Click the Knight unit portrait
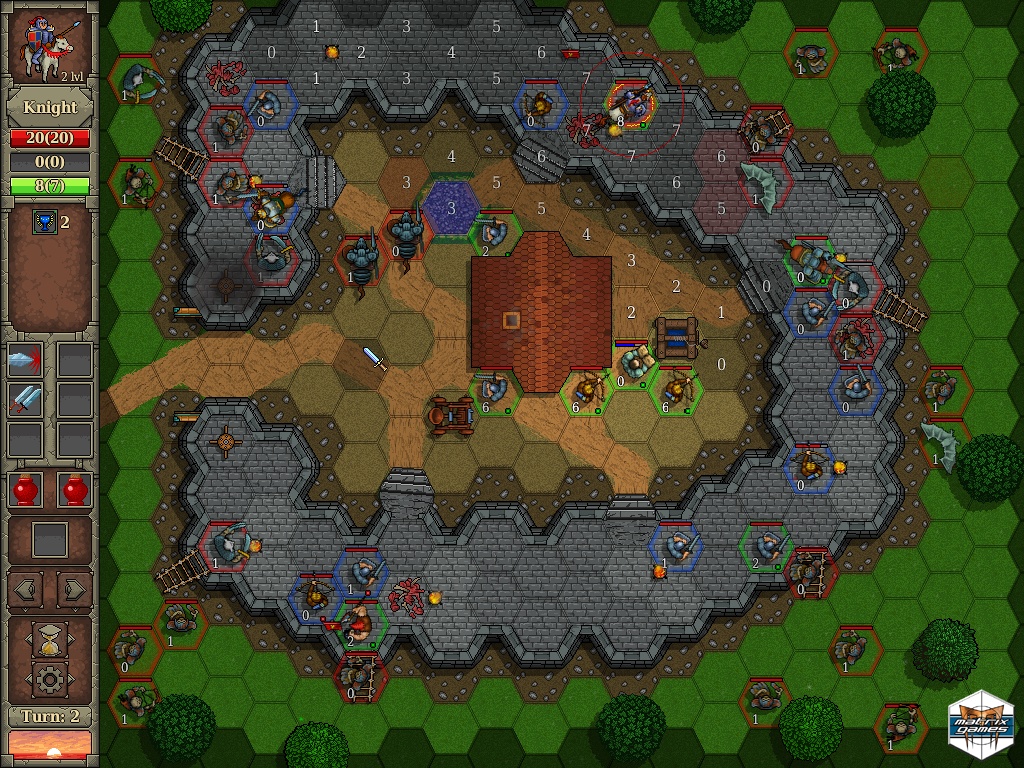The image size is (1024, 768). pos(49,46)
